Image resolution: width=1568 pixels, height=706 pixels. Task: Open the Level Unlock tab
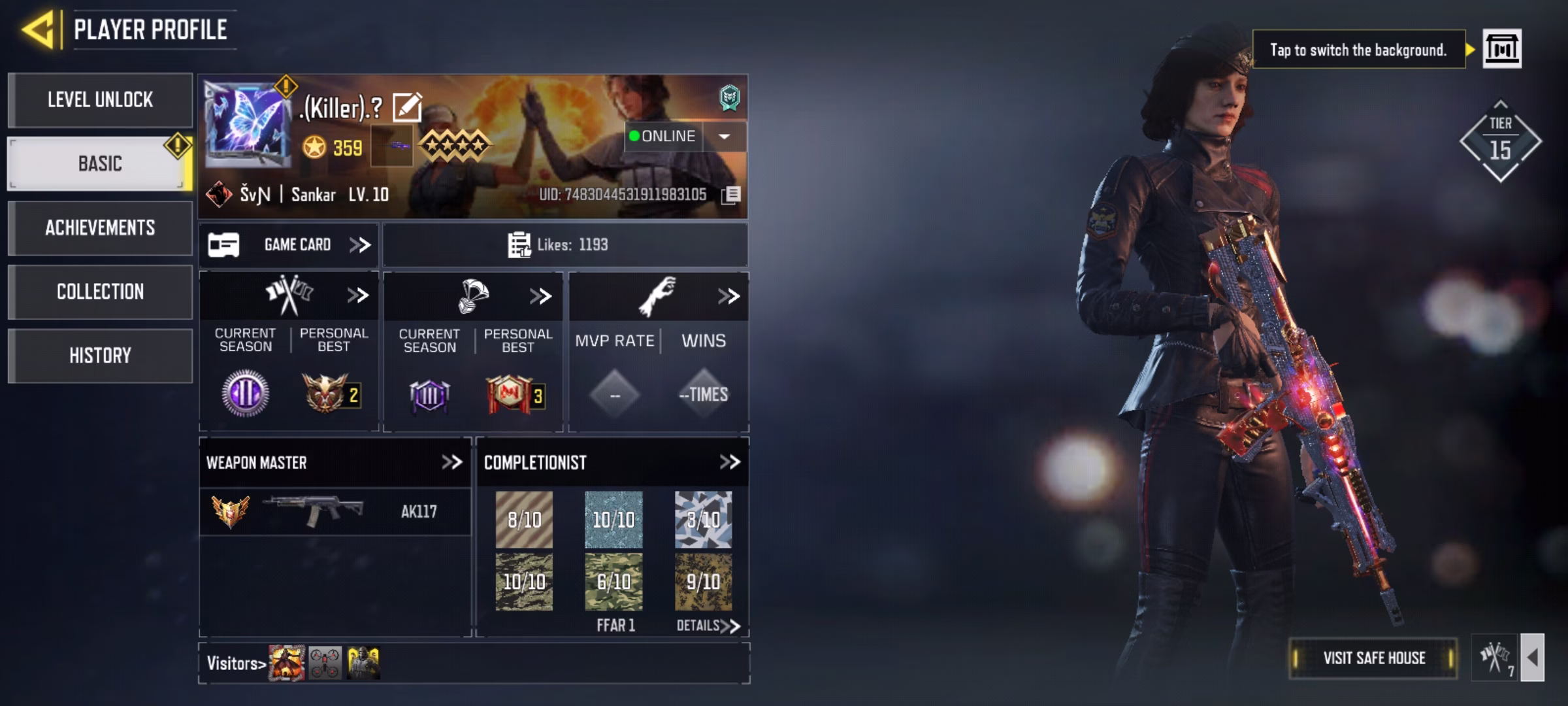[x=100, y=100]
